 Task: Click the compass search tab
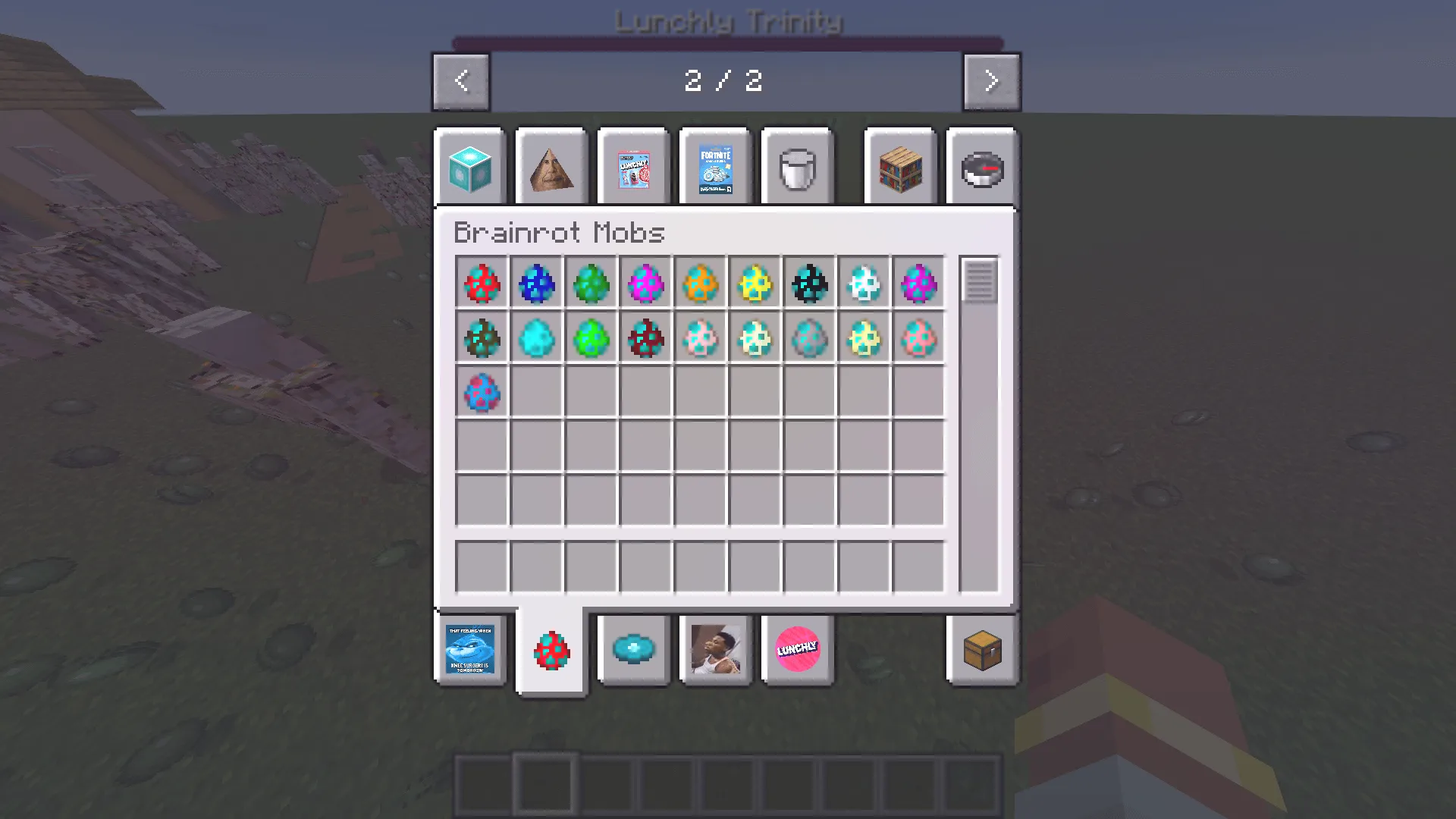pyautogui.click(x=982, y=166)
